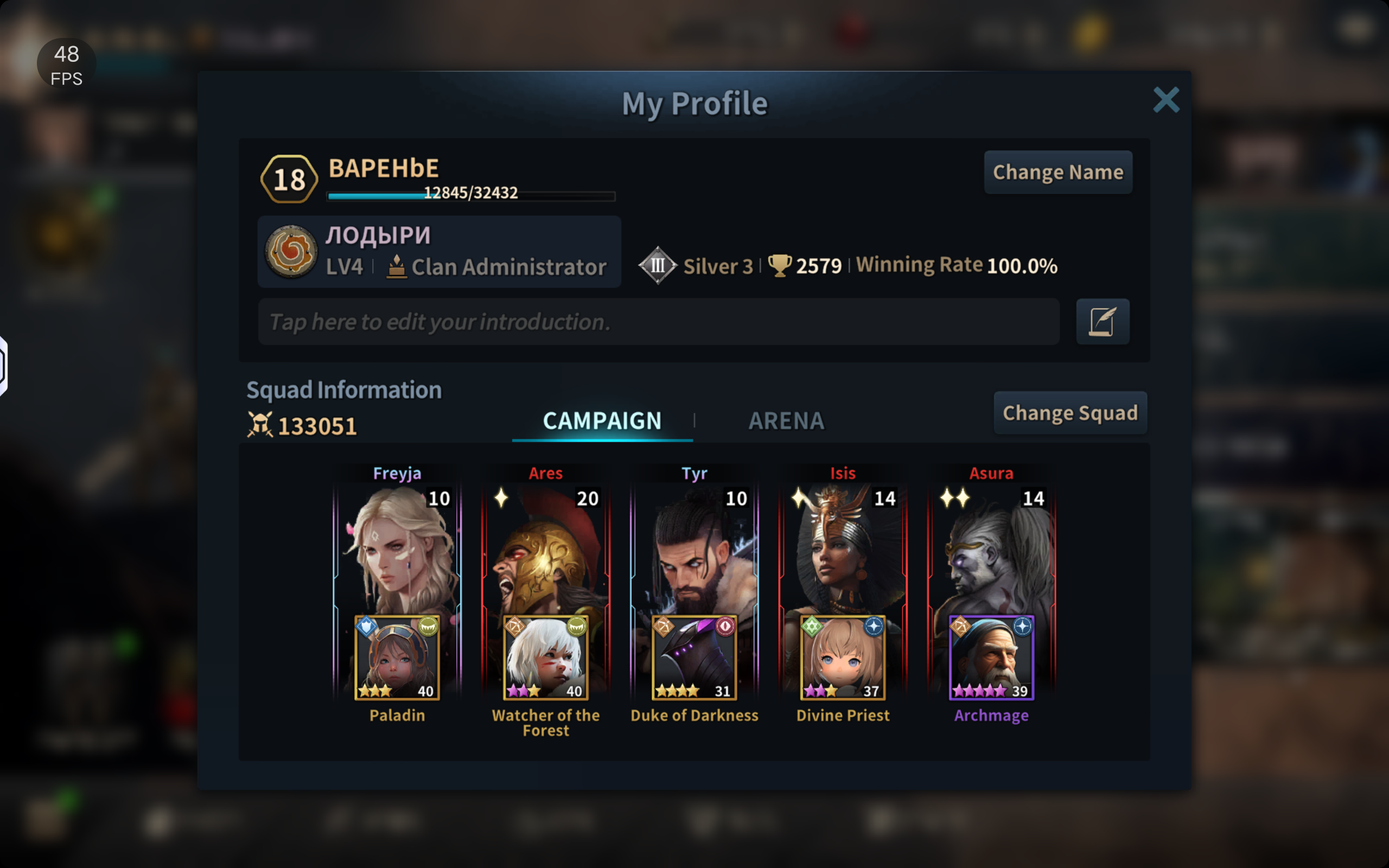Open the Change Squad screen
The image size is (1389, 868).
1070,413
